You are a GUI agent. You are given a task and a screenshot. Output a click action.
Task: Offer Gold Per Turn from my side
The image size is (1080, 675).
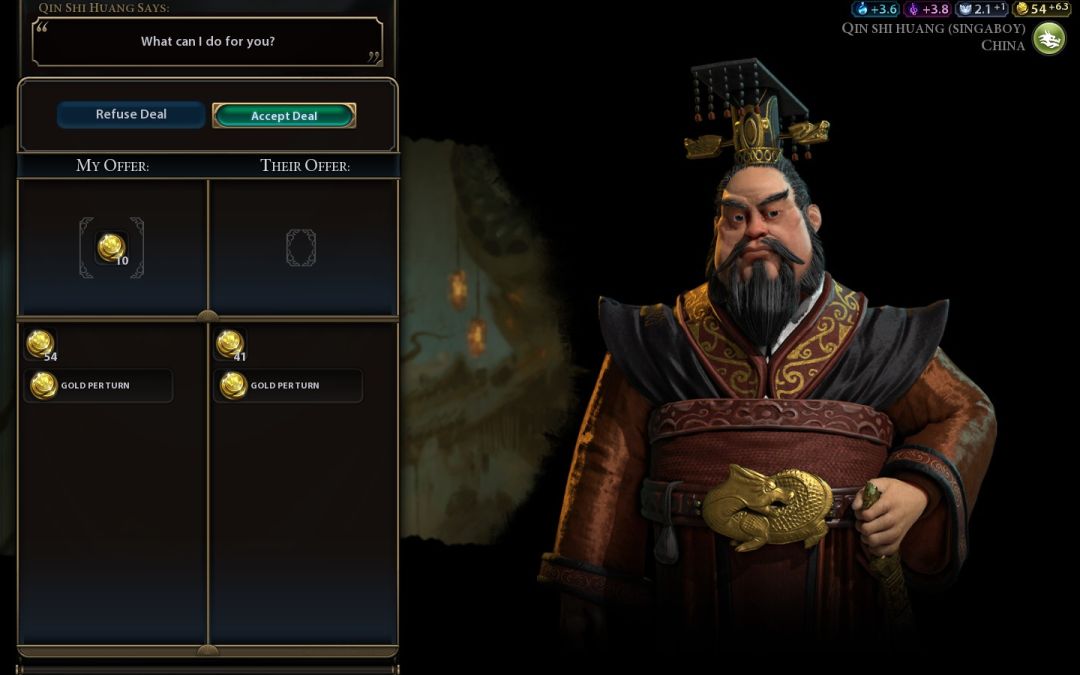97,385
